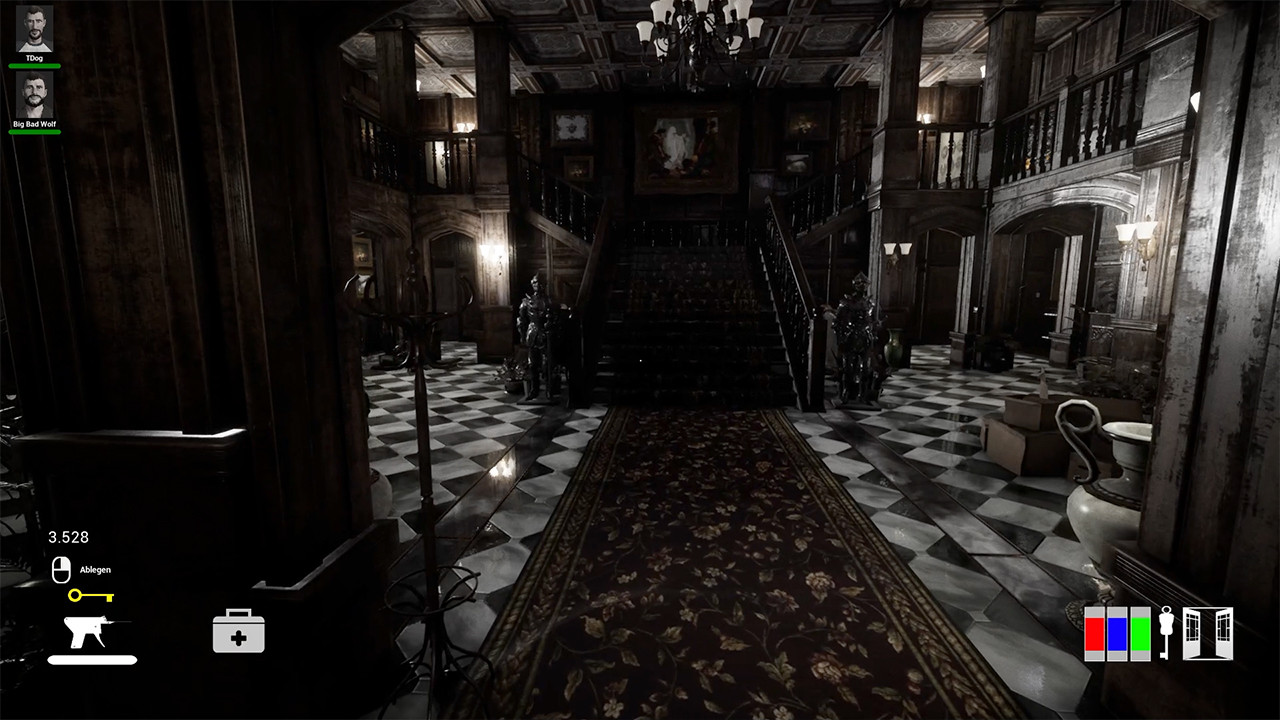Select the mannequin key indicator icon
The height and width of the screenshot is (720, 1280).
(x=1168, y=632)
